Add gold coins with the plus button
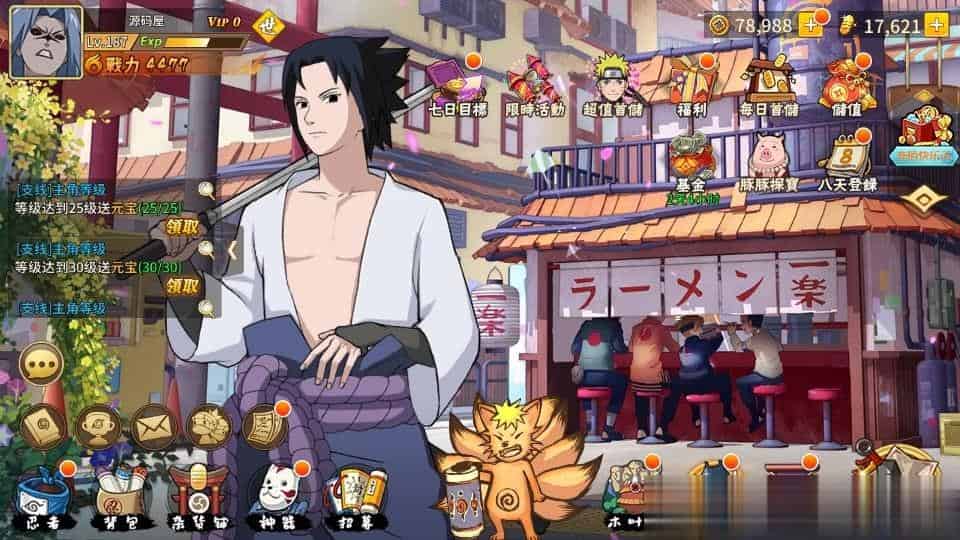 pos(809,25)
